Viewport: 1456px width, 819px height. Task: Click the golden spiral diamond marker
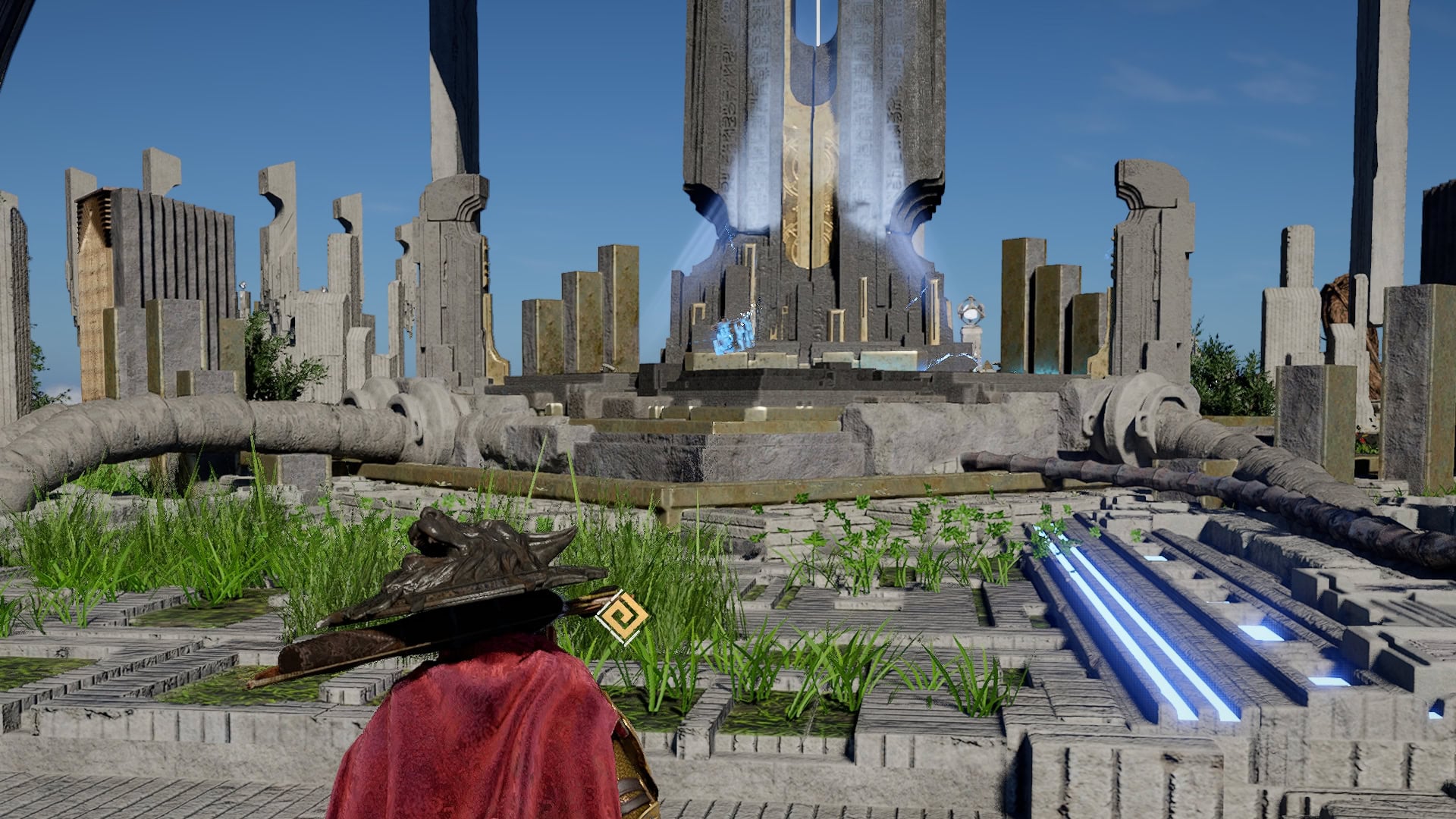click(622, 617)
